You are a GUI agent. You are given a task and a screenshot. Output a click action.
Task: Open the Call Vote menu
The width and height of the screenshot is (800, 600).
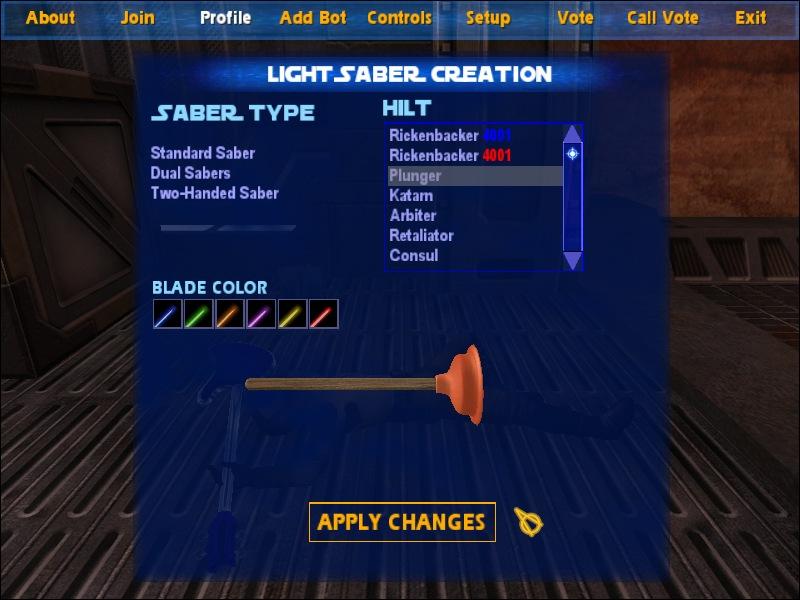point(664,17)
